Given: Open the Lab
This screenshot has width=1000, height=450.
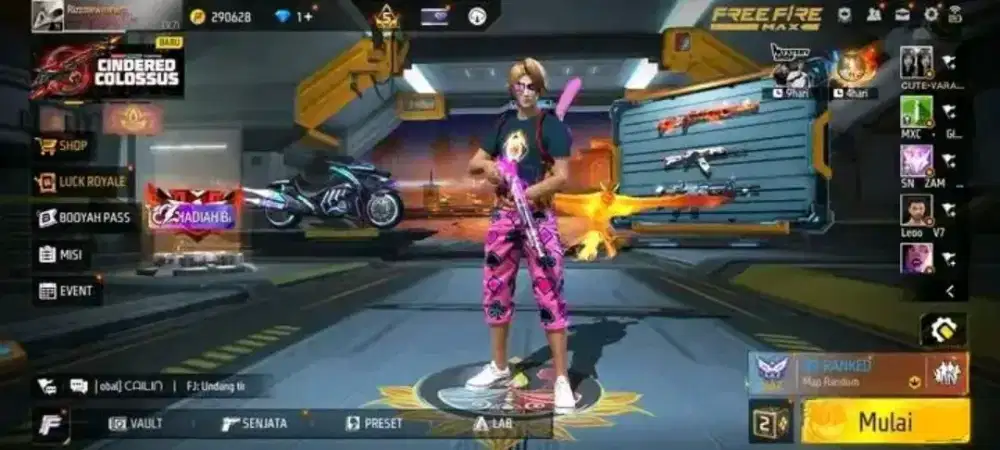Looking at the screenshot, I should tap(494, 423).
